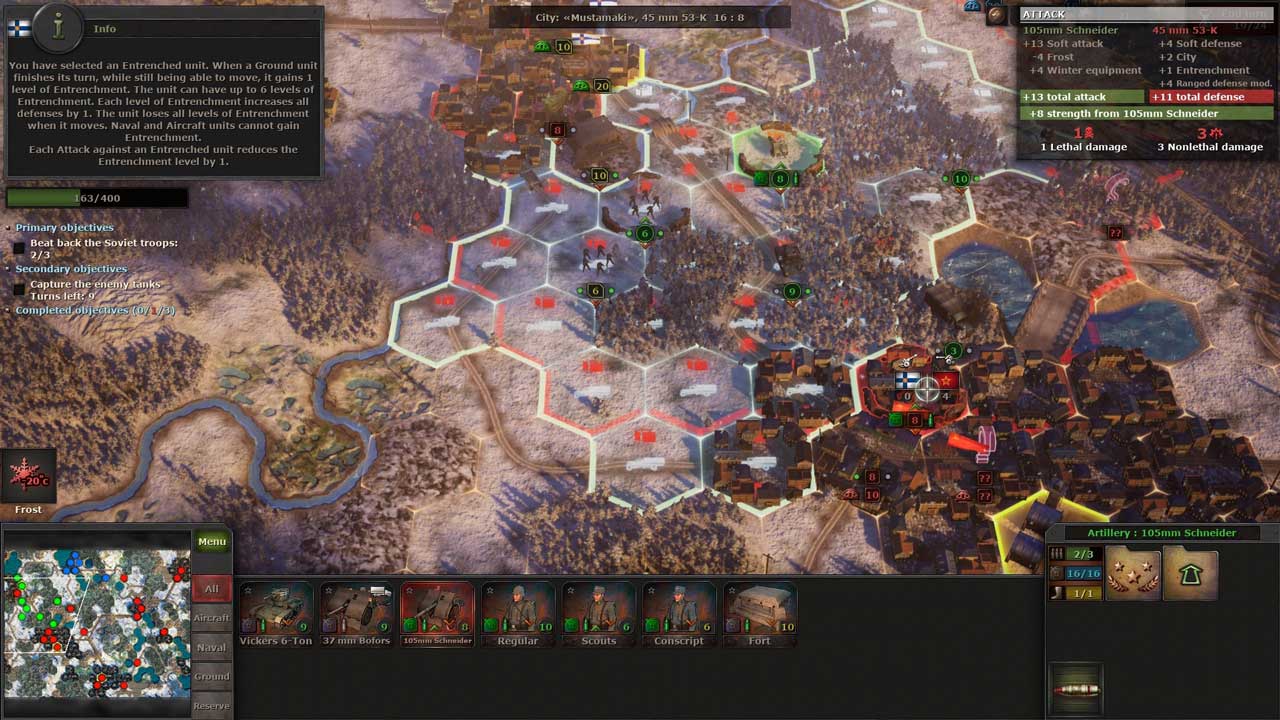Filter unit list to Naval

pyautogui.click(x=212, y=647)
